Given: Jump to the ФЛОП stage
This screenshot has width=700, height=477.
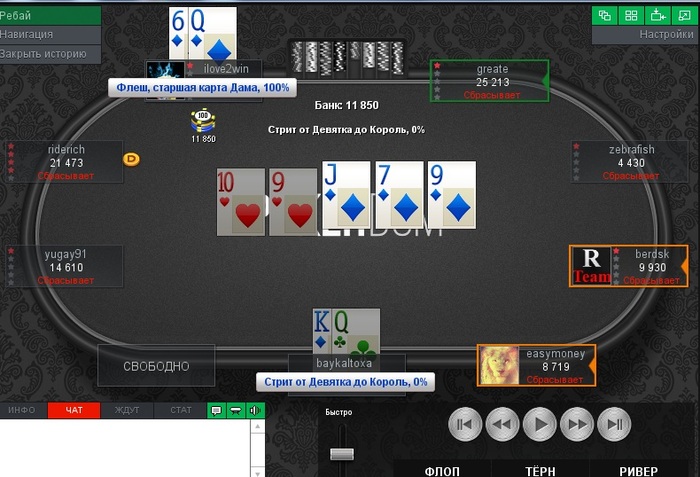Looking at the screenshot, I should [x=442, y=471].
